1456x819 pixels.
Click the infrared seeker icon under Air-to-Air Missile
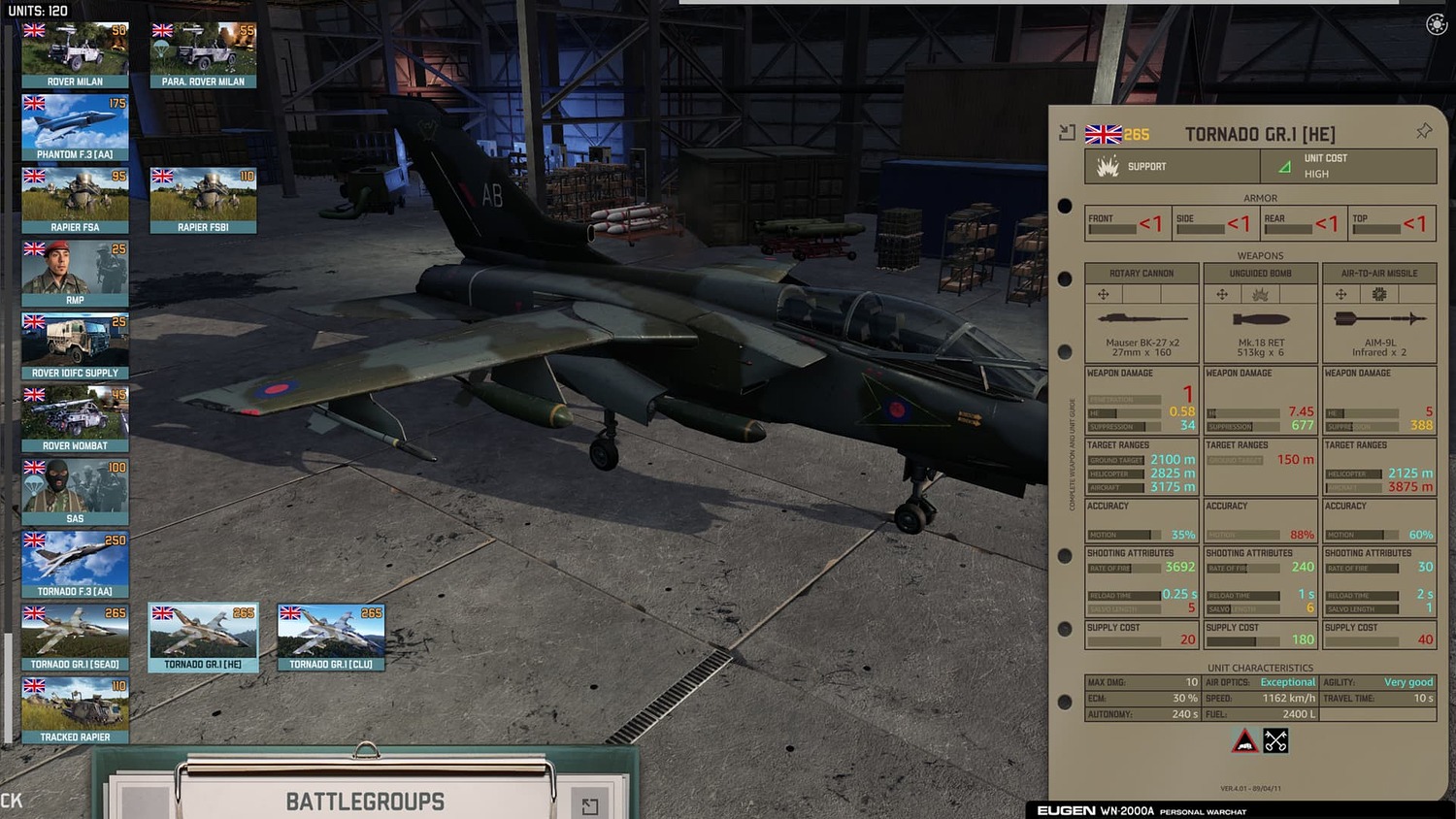(x=1378, y=294)
